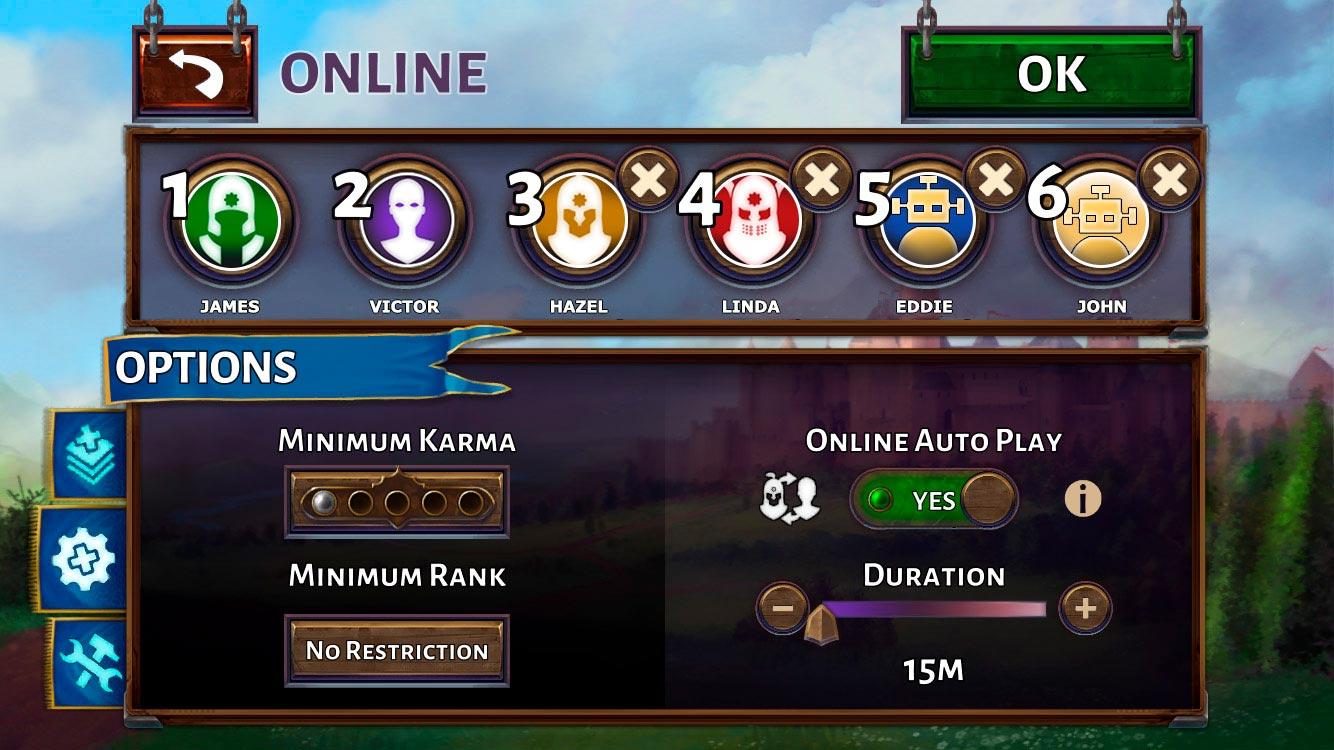Viewport: 1334px width, 750px height.
Task: Remove the Eddie robot player
Action: pos(996,180)
